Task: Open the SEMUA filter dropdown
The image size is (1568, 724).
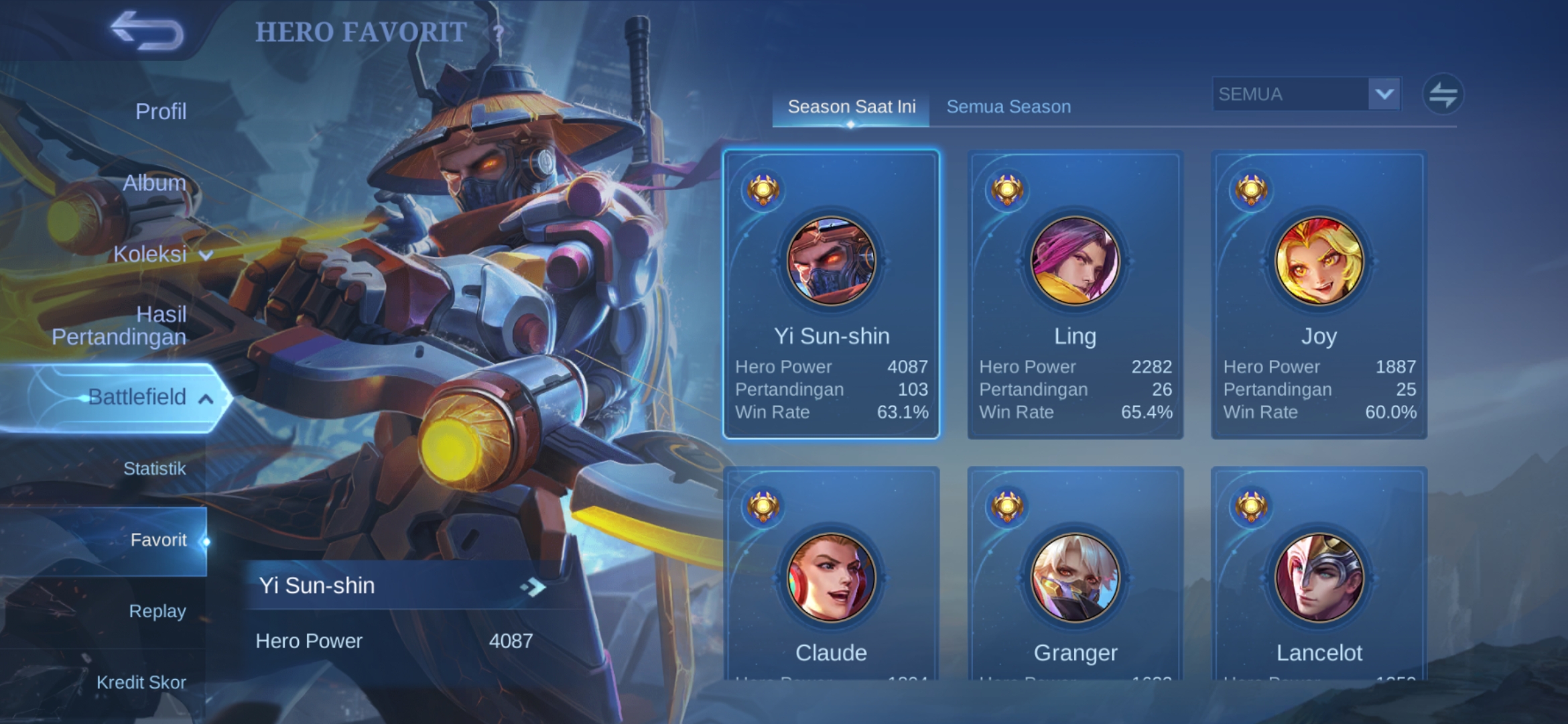Action: pos(1306,94)
